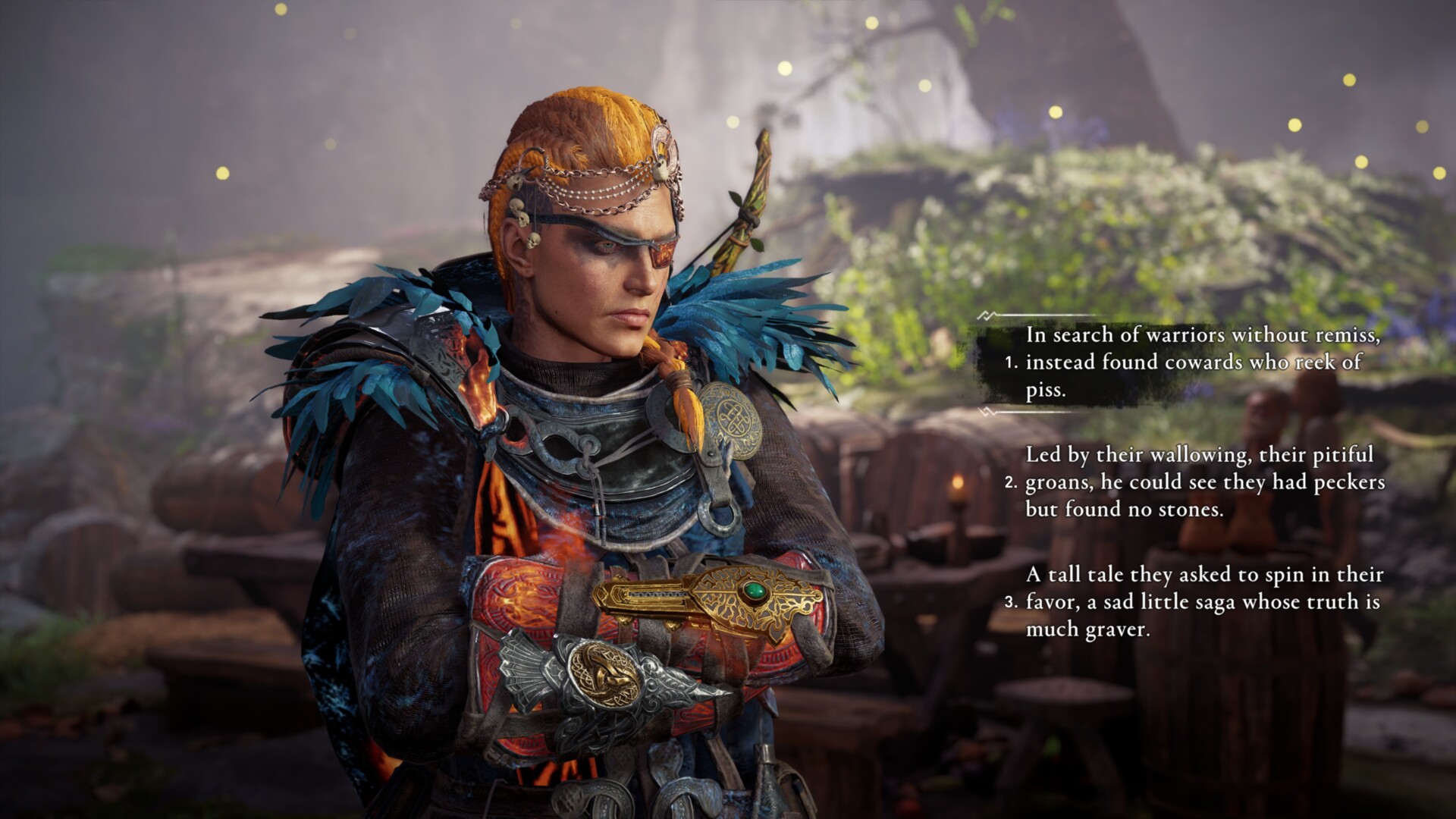This screenshot has width=1456, height=819.
Task: Select the "Led by their wallowing" verse
Action: [x=1204, y=482]
